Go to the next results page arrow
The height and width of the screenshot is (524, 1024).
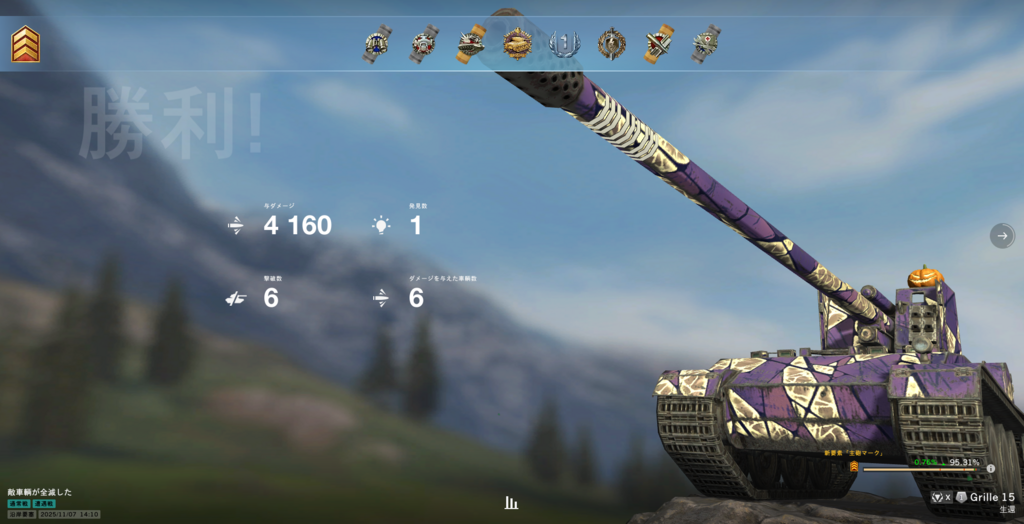click(x=1001, y=235)
